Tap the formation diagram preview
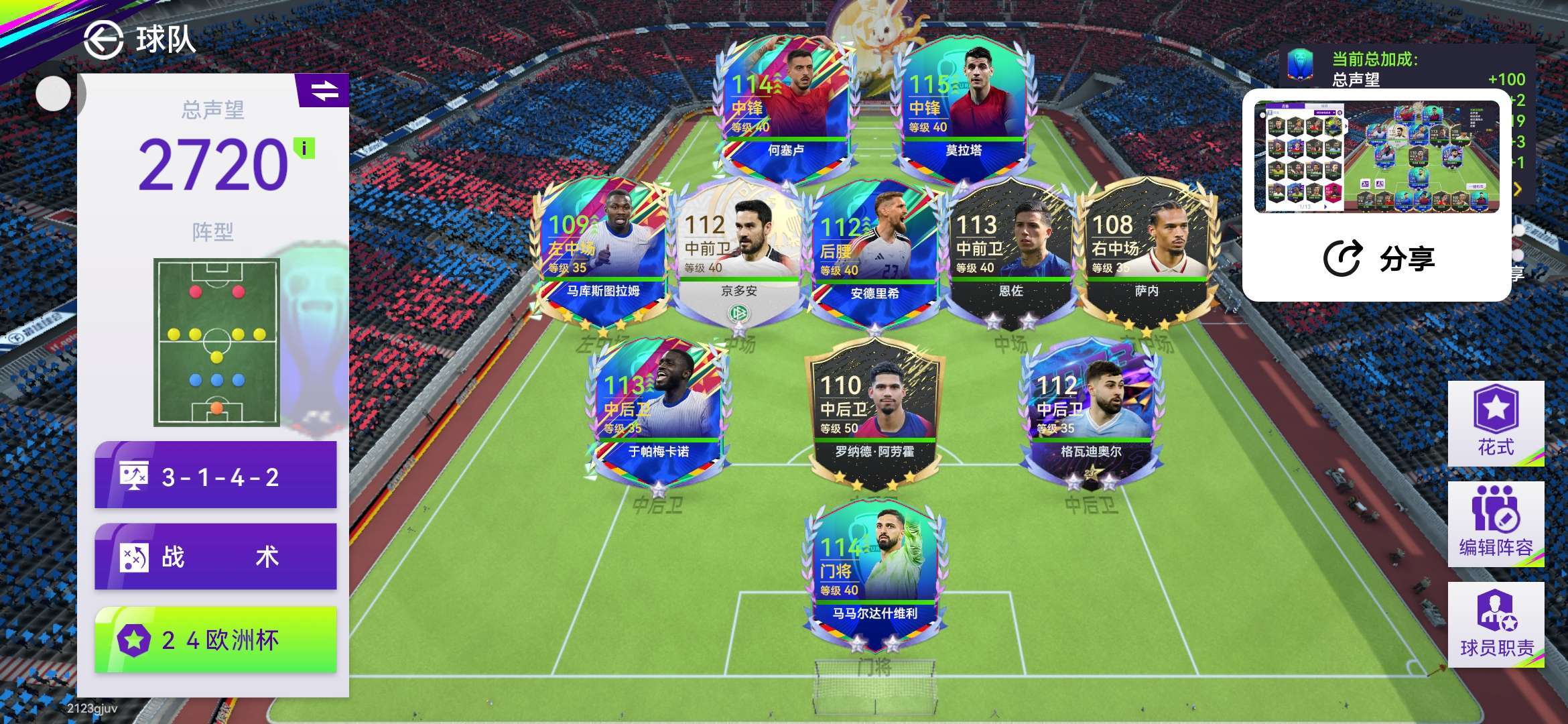This screenshot has width=1568, height=724. click(216, 342)
